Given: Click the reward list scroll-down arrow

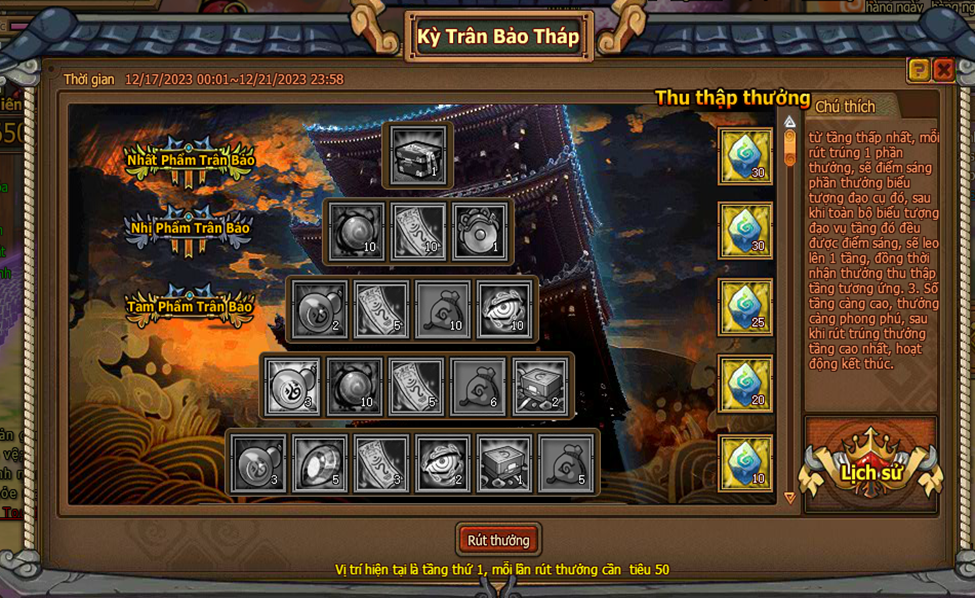Looking at the screenshot, I should tap(790, 497).
